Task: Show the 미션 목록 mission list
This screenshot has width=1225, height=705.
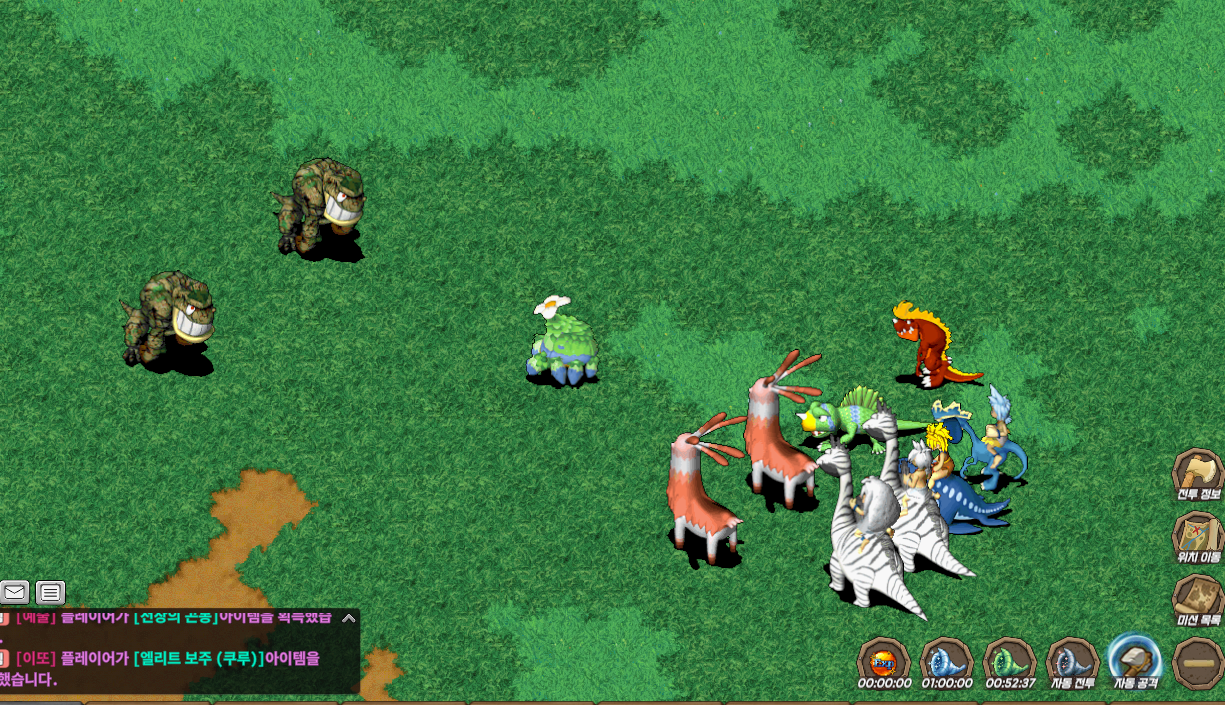Action: 1197,599
